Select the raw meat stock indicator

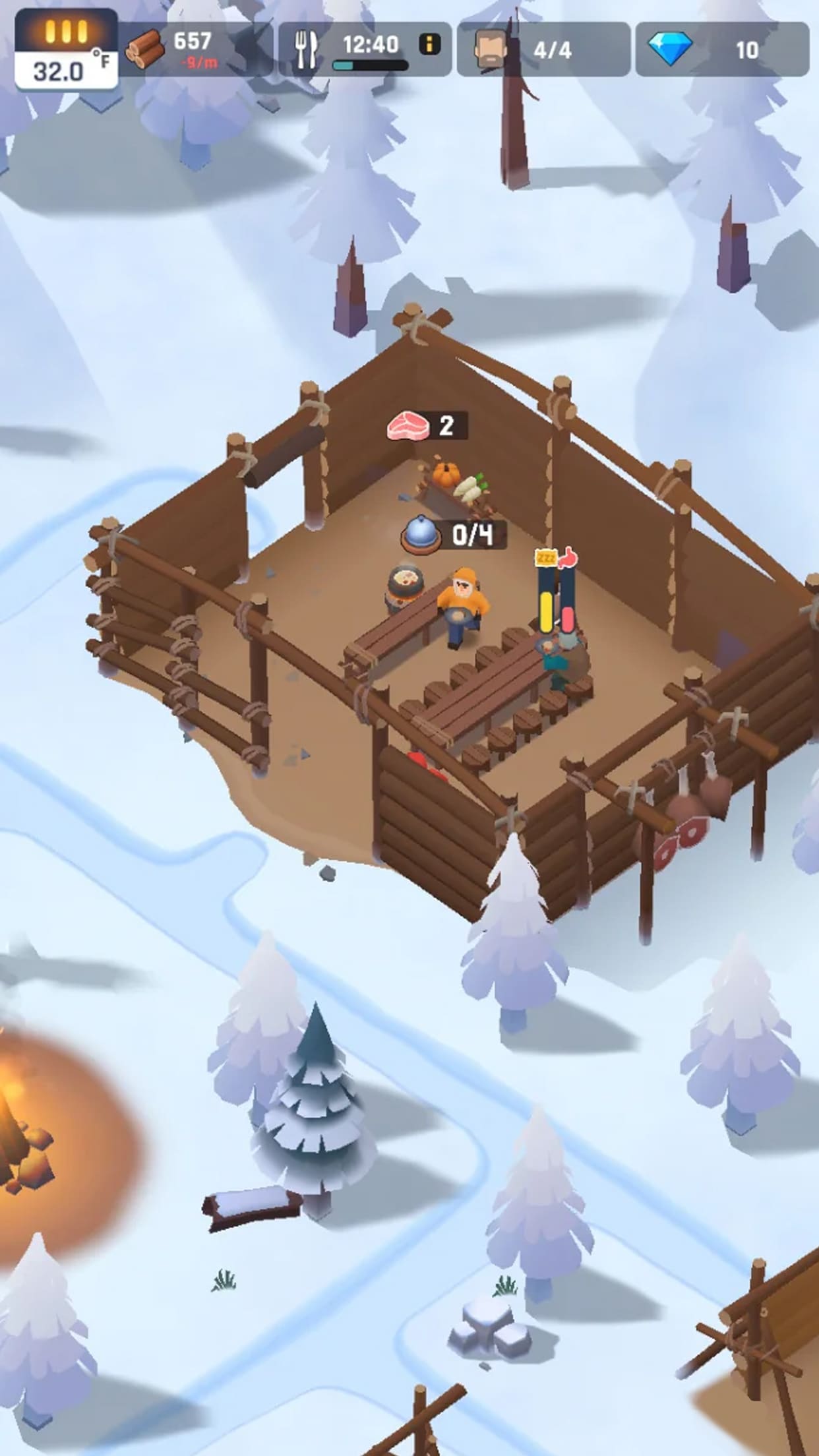click(427, 426)
